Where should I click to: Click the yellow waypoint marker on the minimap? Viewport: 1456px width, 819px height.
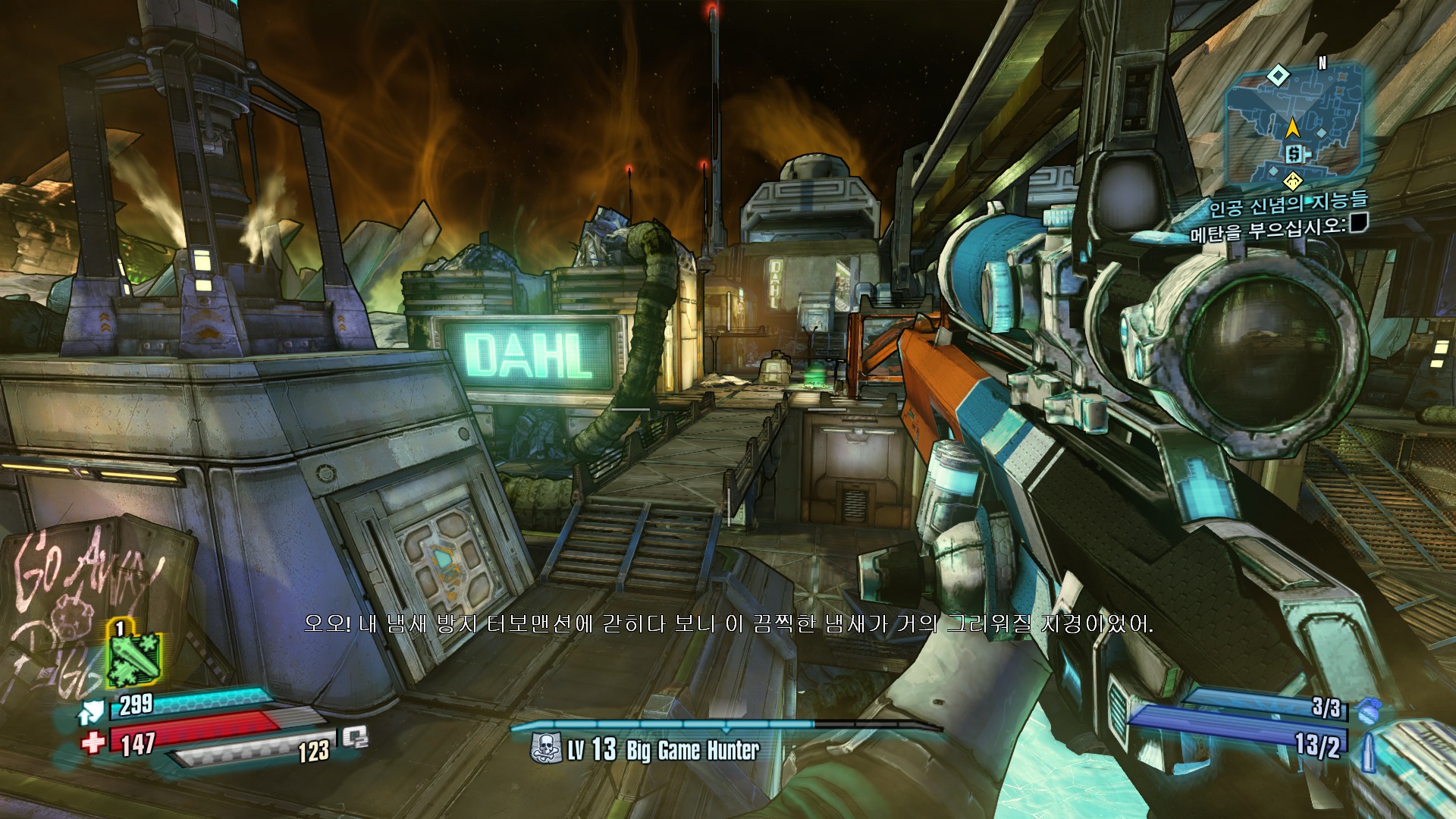(1293, 180)
